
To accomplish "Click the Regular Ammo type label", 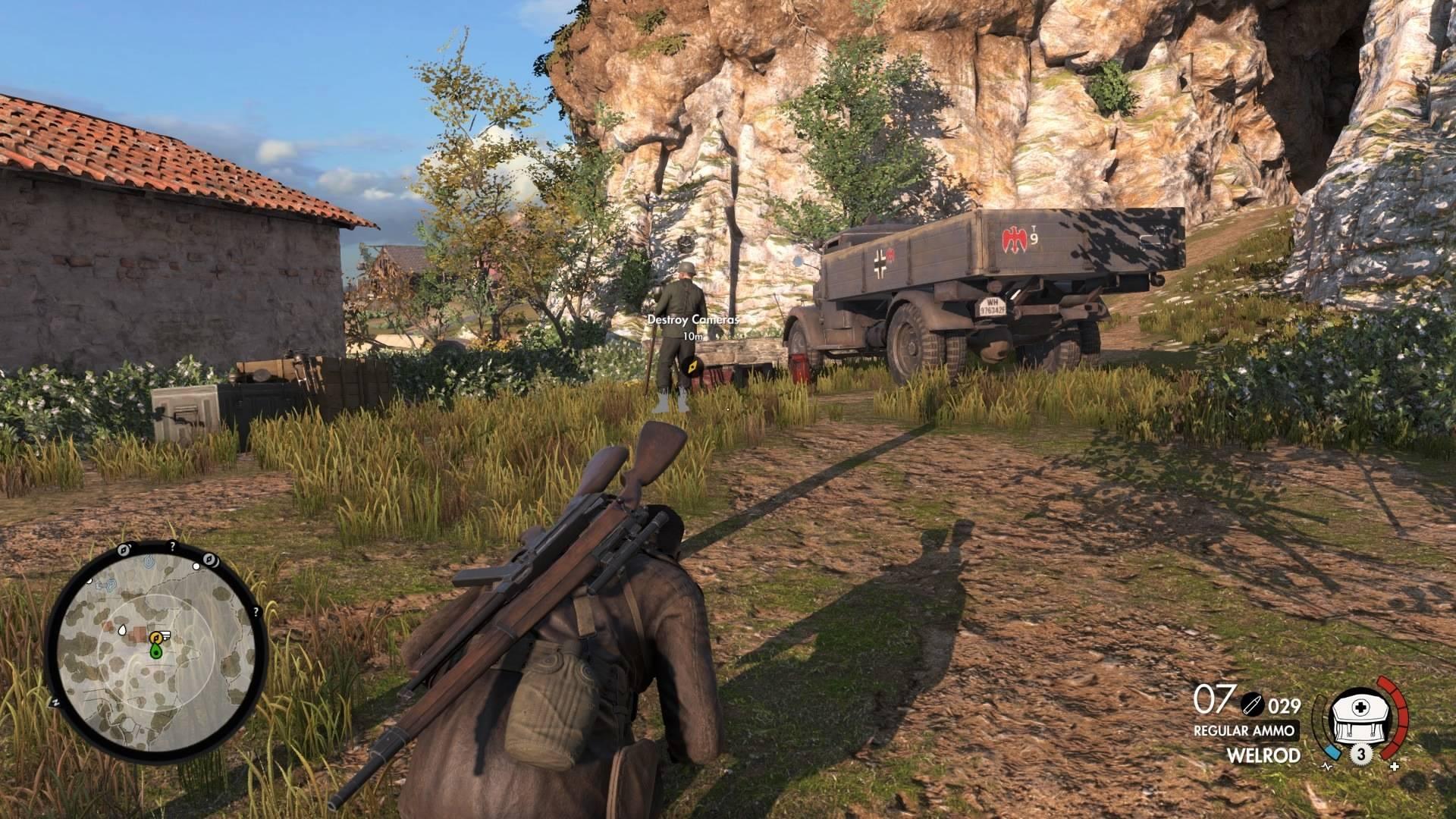I will [1246, 731].
